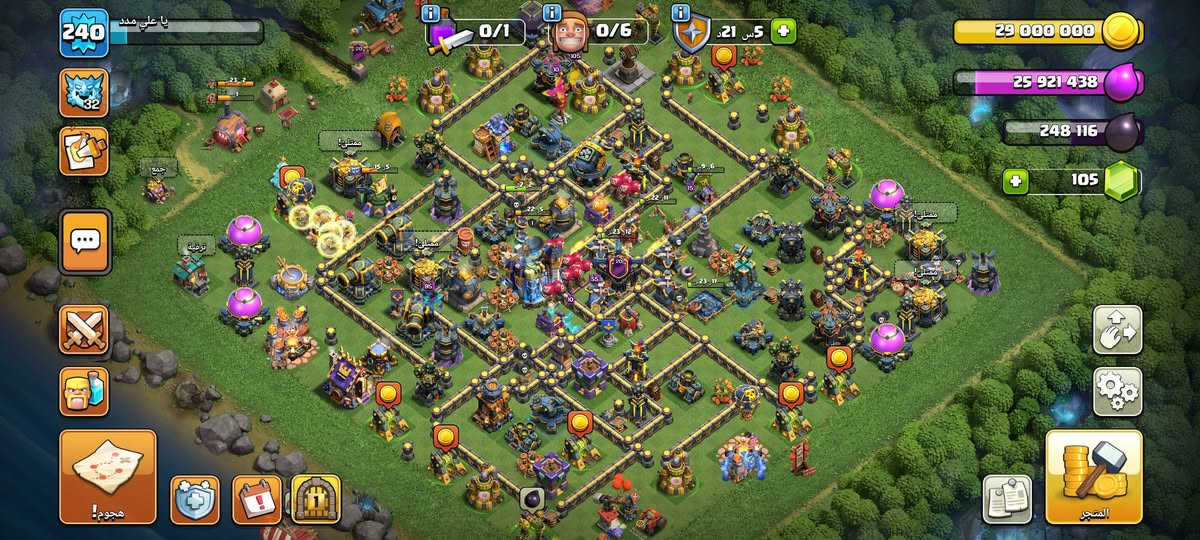Open the clan badge showing 32

(85, 93)
